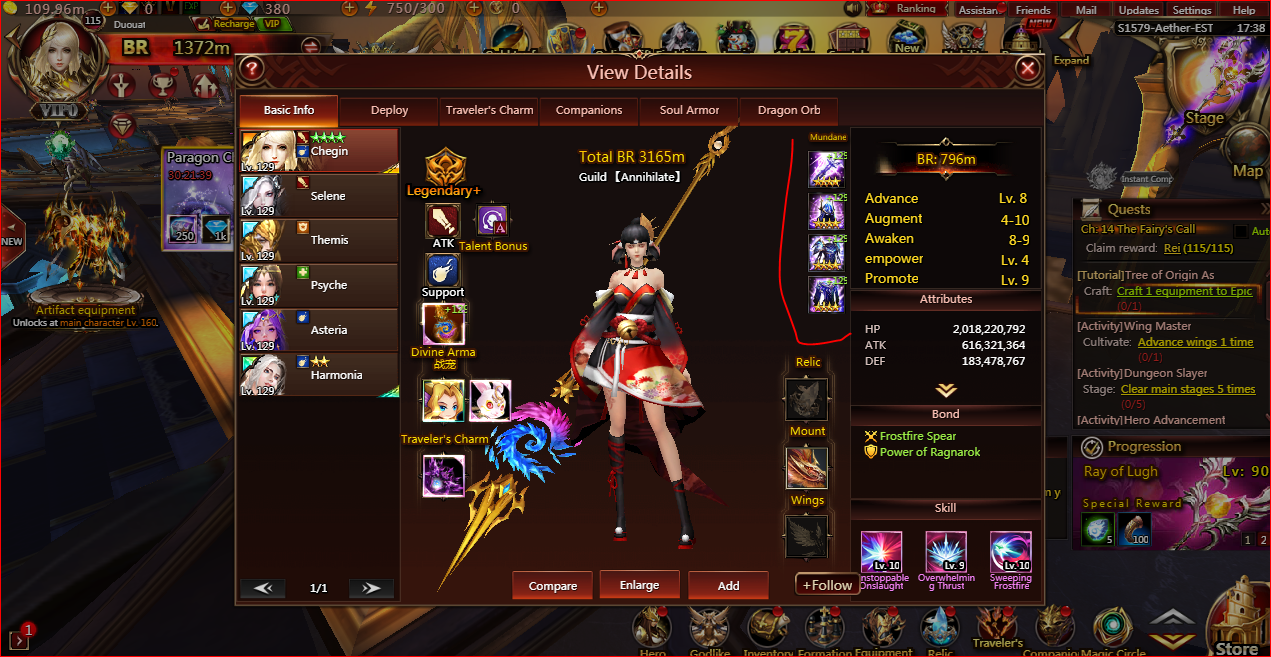Click the Add button
Screen dimensions: 1271x657
click(x=728, y=586)
